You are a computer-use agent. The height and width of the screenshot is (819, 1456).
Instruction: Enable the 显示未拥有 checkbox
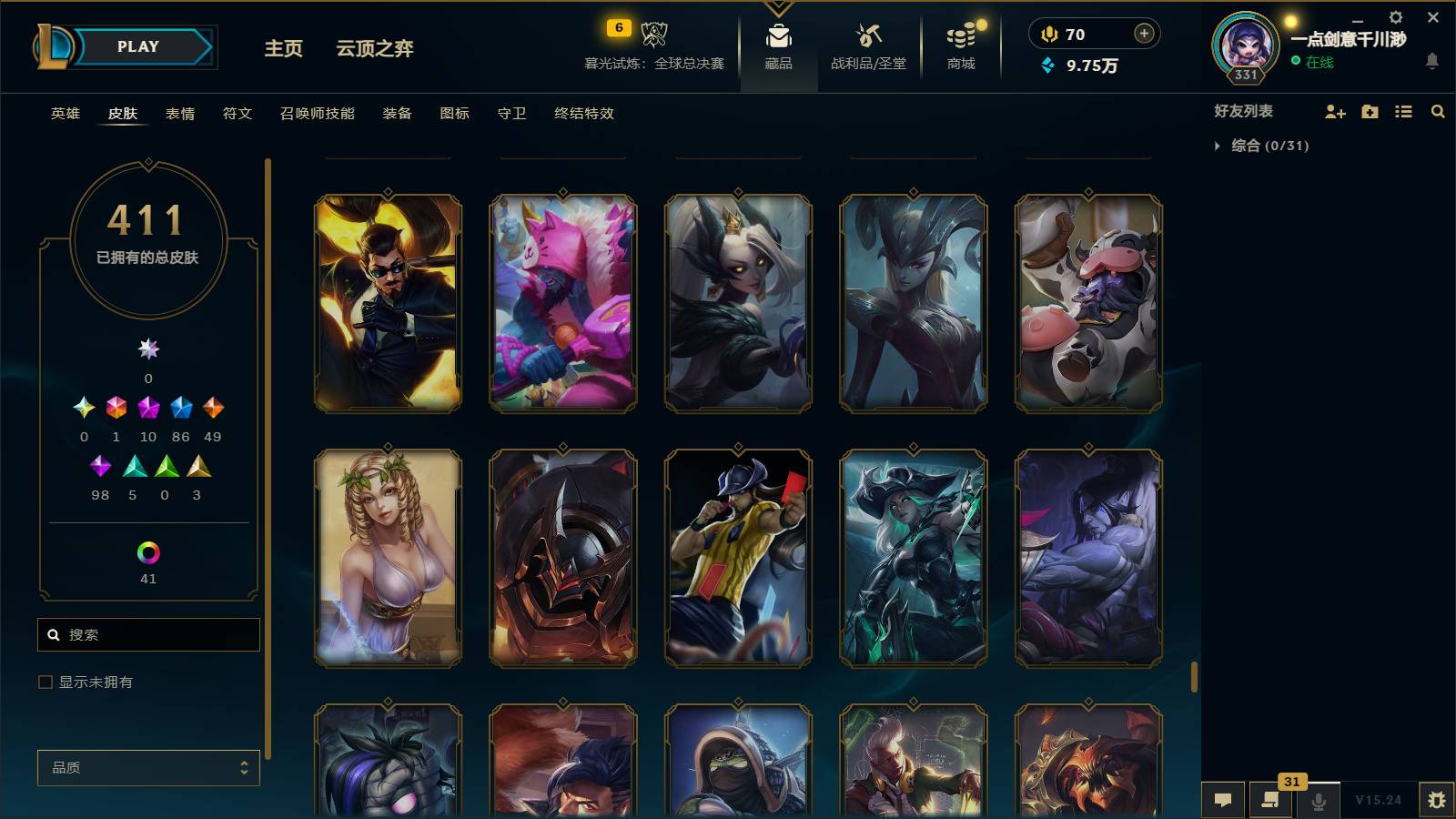tap(44, 681)
